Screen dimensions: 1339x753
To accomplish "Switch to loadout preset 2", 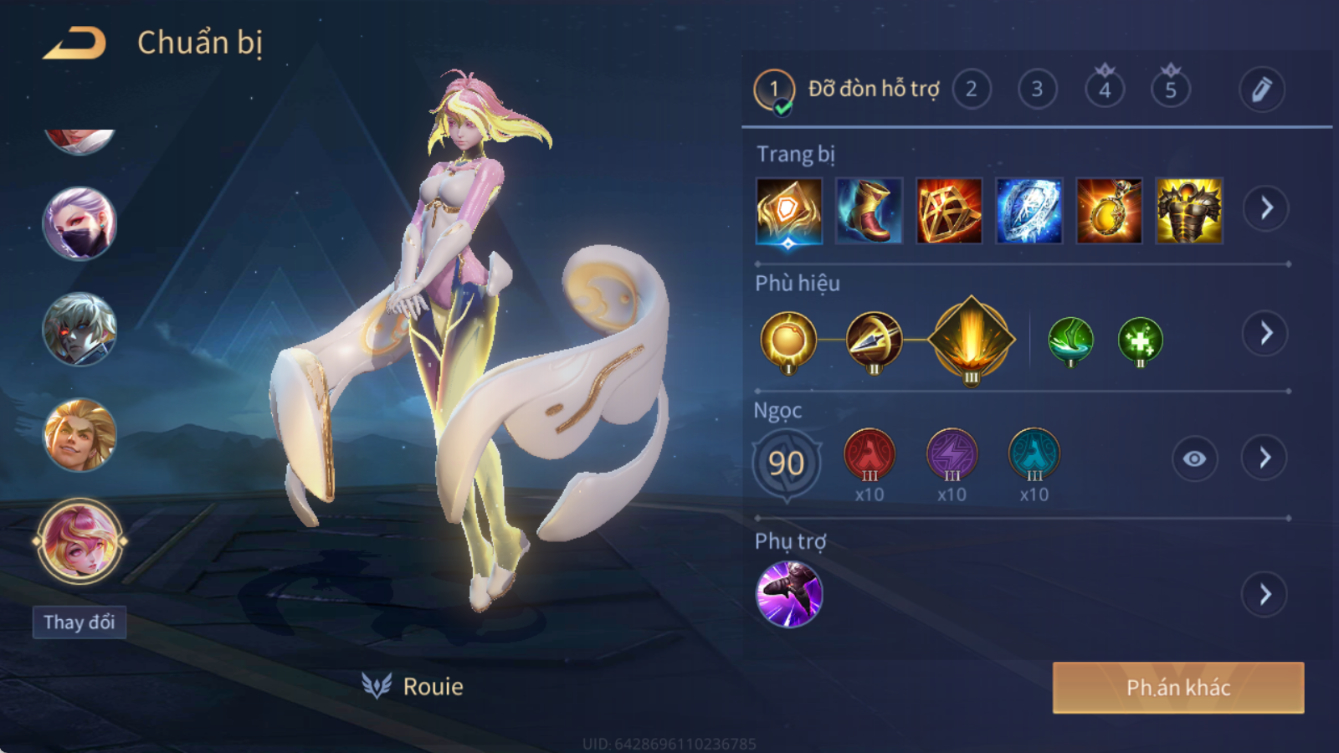I will pos(971,90).
